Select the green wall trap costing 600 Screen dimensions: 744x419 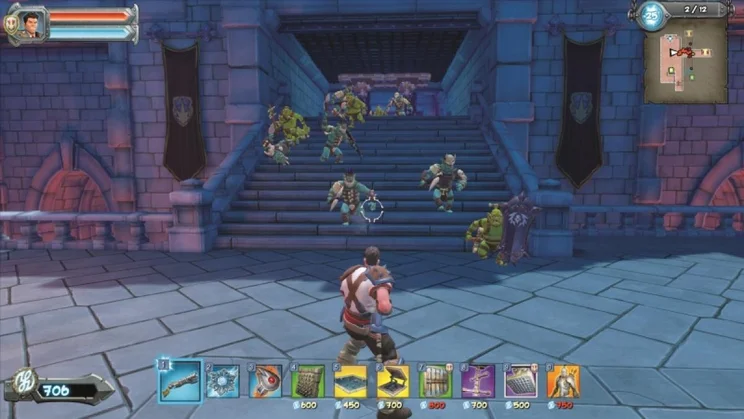[x=308, y=381]
